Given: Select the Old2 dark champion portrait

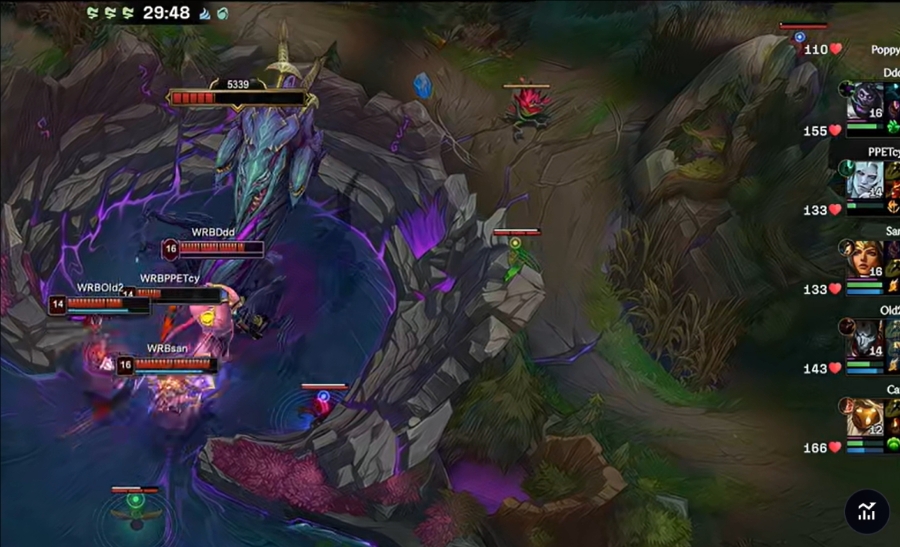Looking at the screenshot, I should pos(863,338).
